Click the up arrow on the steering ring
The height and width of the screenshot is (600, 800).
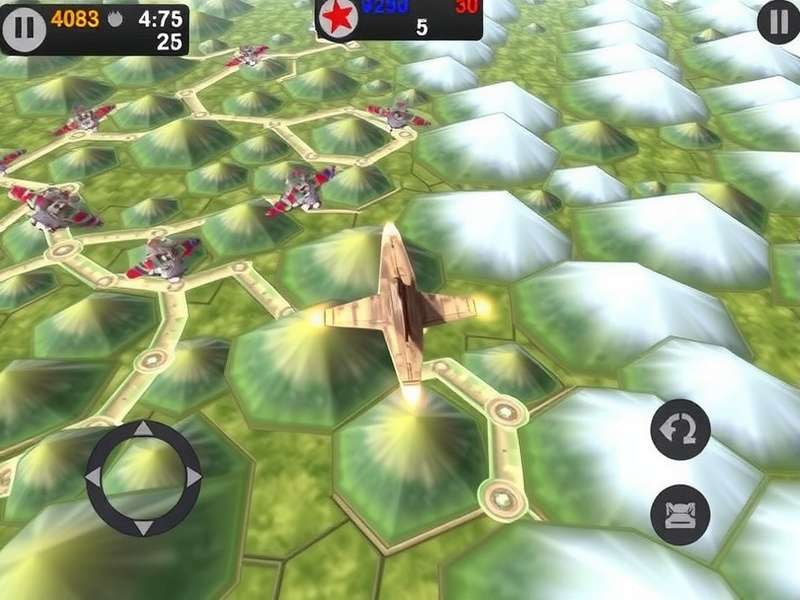pos(143,431)
